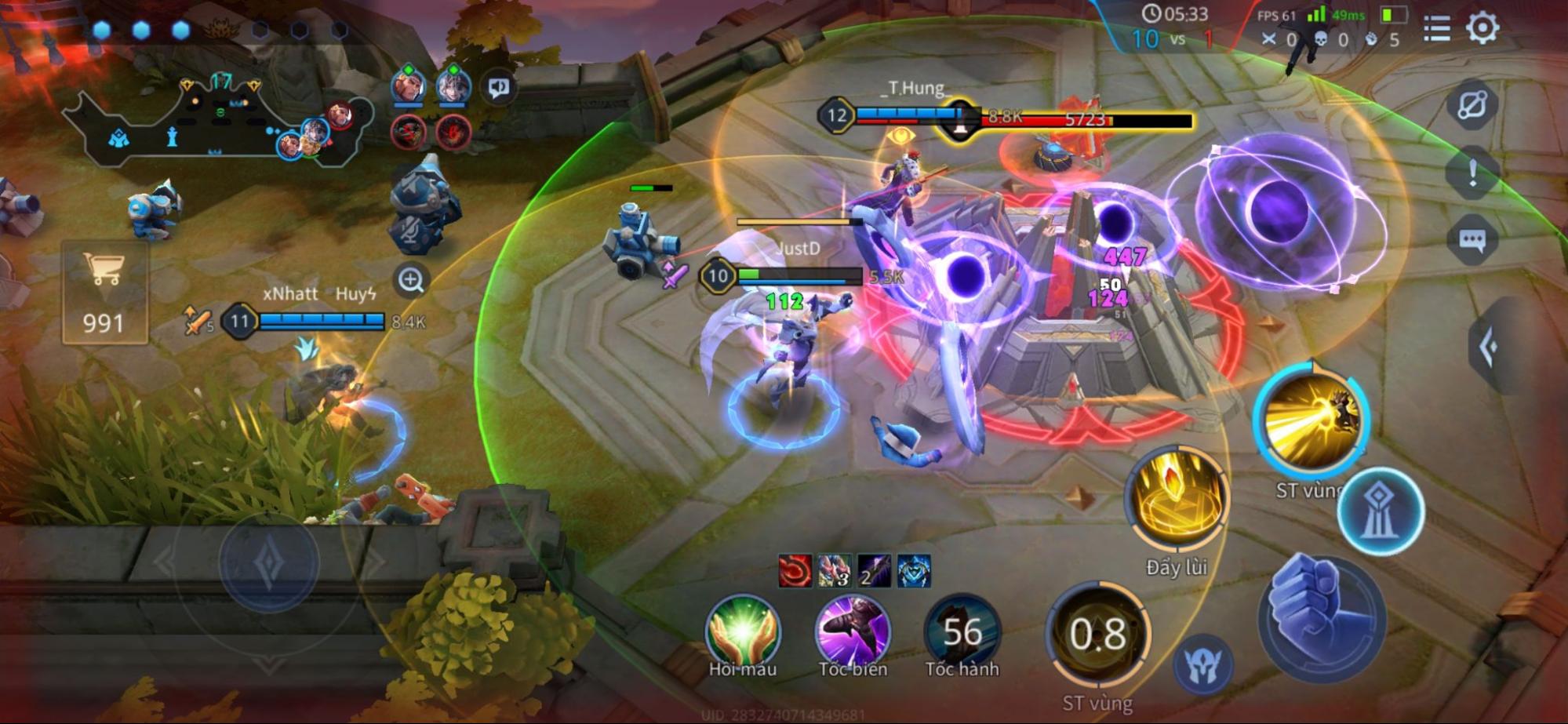The width and height of the screenshot is (1568, 724).
Task: Open the settings gear menu
Action: click(1482, 28)
